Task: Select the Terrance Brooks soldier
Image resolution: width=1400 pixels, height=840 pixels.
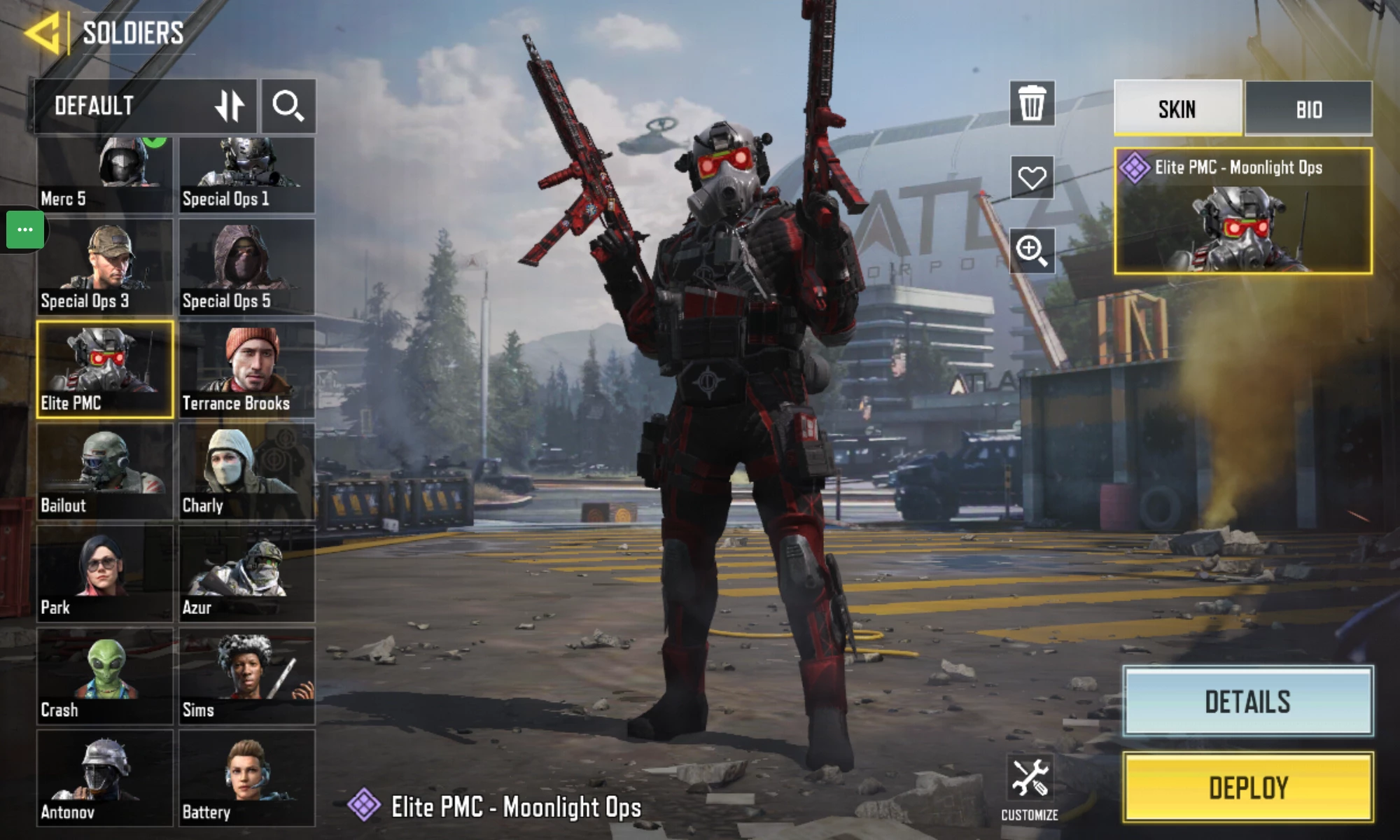Action: pos(246,369)
